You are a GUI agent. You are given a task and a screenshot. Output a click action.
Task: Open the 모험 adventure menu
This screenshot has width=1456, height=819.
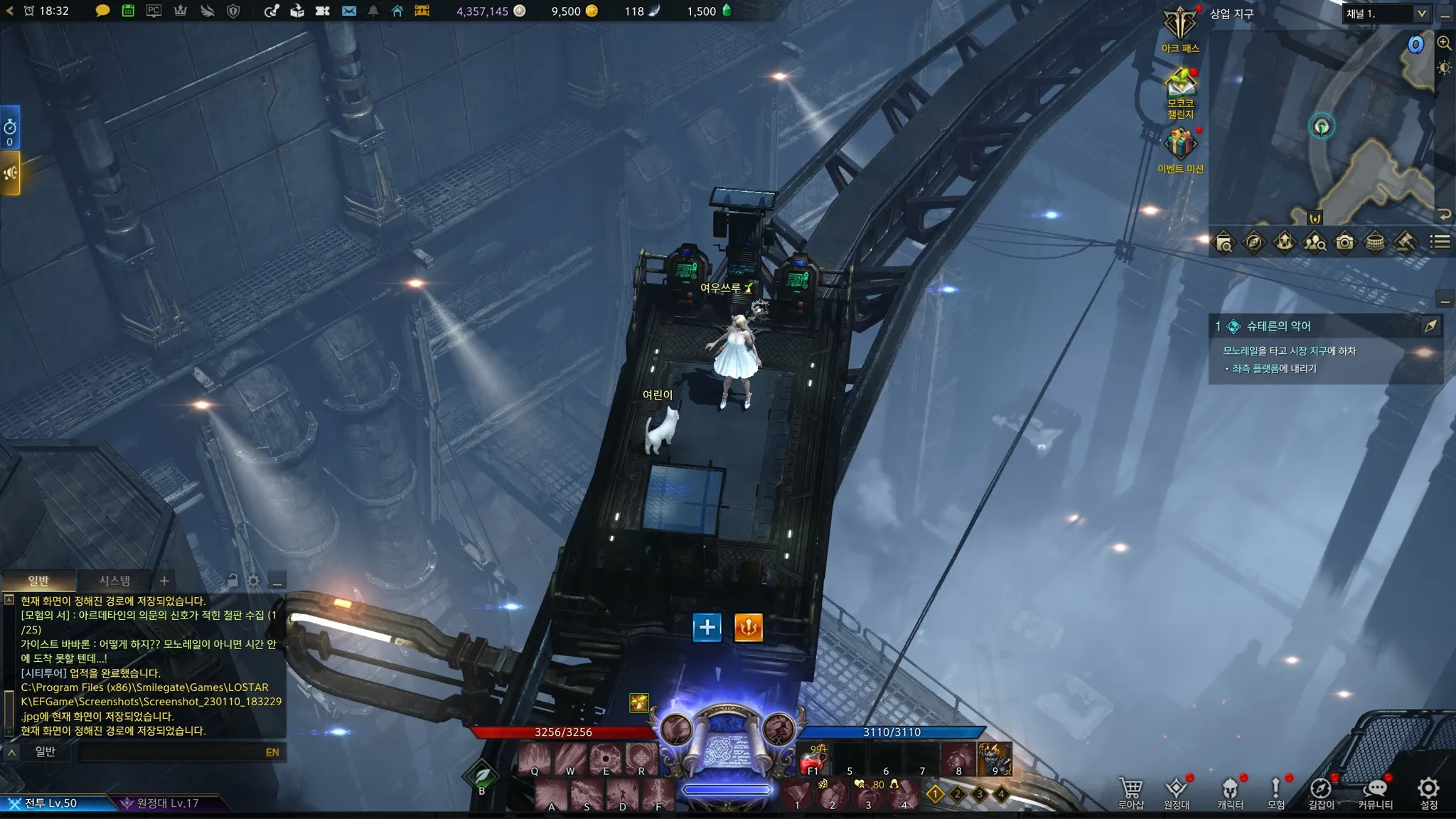[x=1275, y=792]
